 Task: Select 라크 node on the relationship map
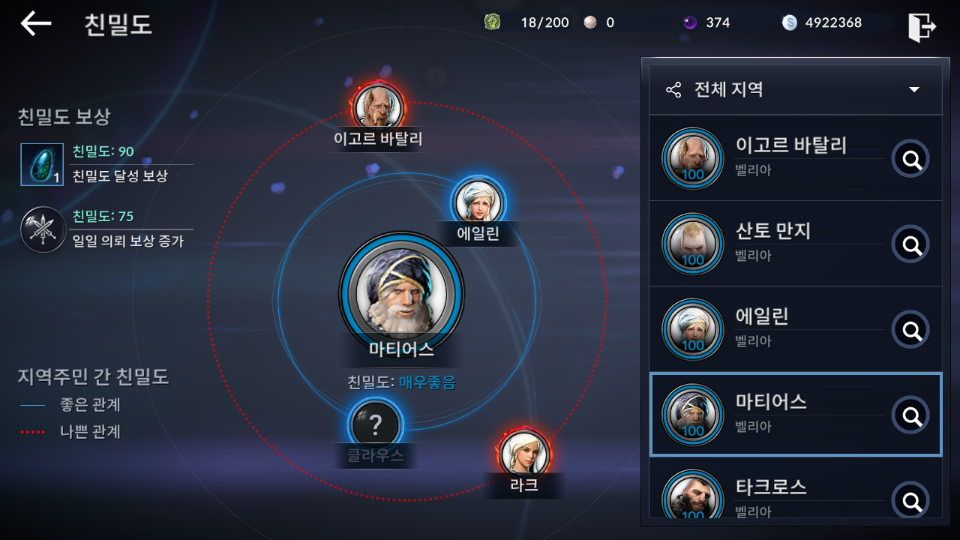tap(524, 454)
